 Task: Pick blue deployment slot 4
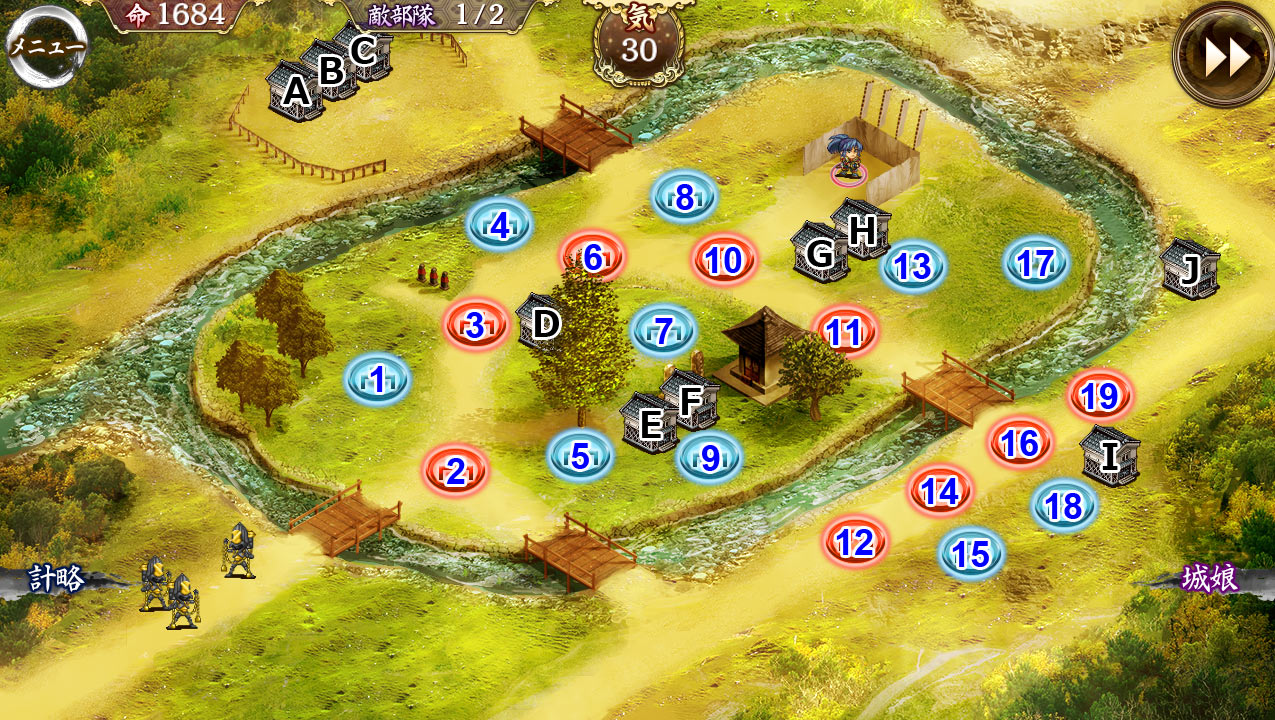coord(499,226)
